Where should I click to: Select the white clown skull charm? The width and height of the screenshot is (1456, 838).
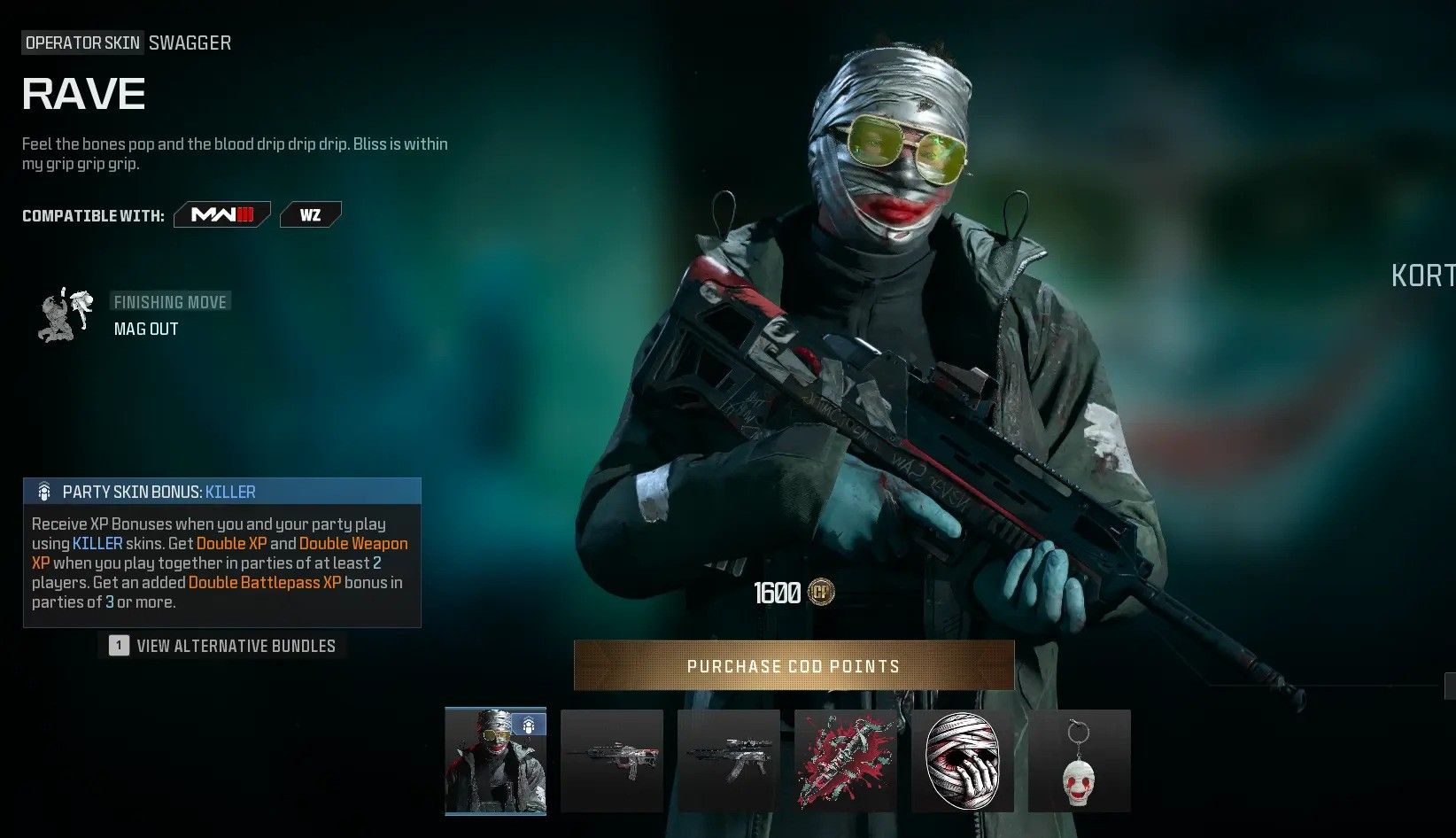point(1079,761)
